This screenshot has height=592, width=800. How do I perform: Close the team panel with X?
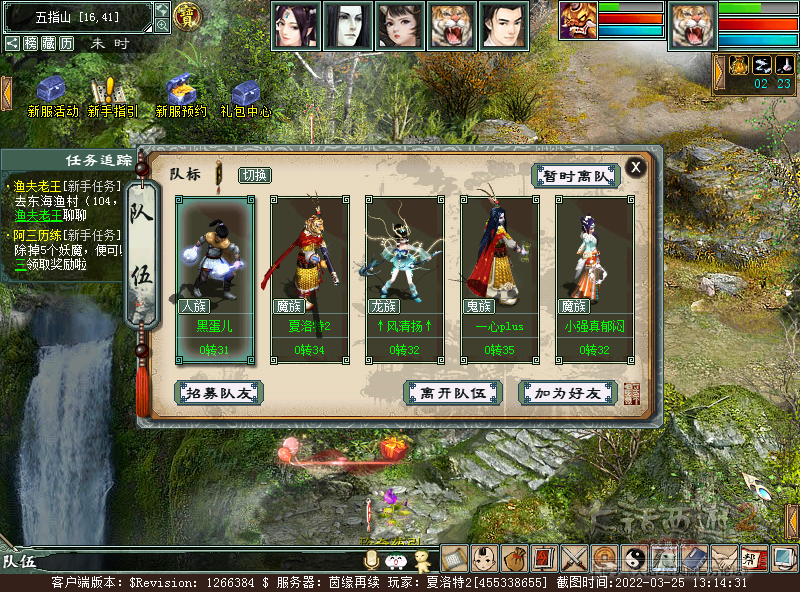coord(635,167)
